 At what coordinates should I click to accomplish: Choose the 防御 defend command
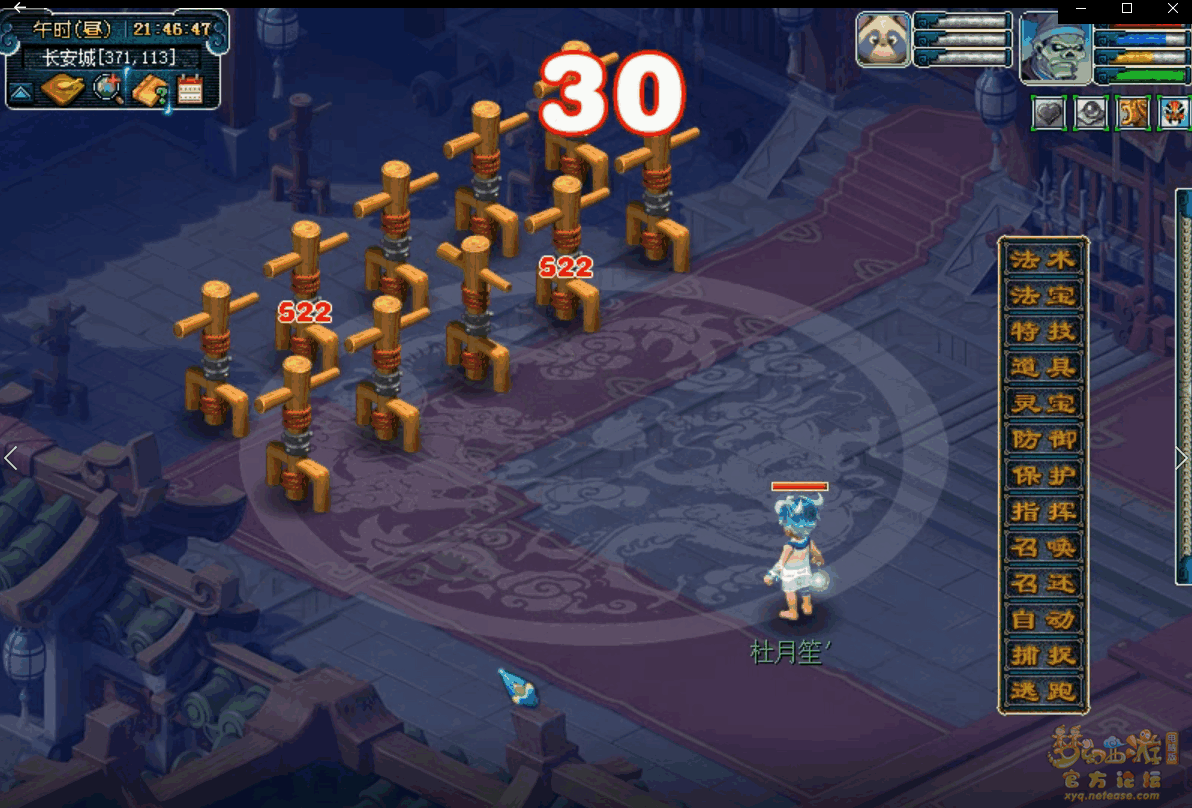[x=1043, y=440]
